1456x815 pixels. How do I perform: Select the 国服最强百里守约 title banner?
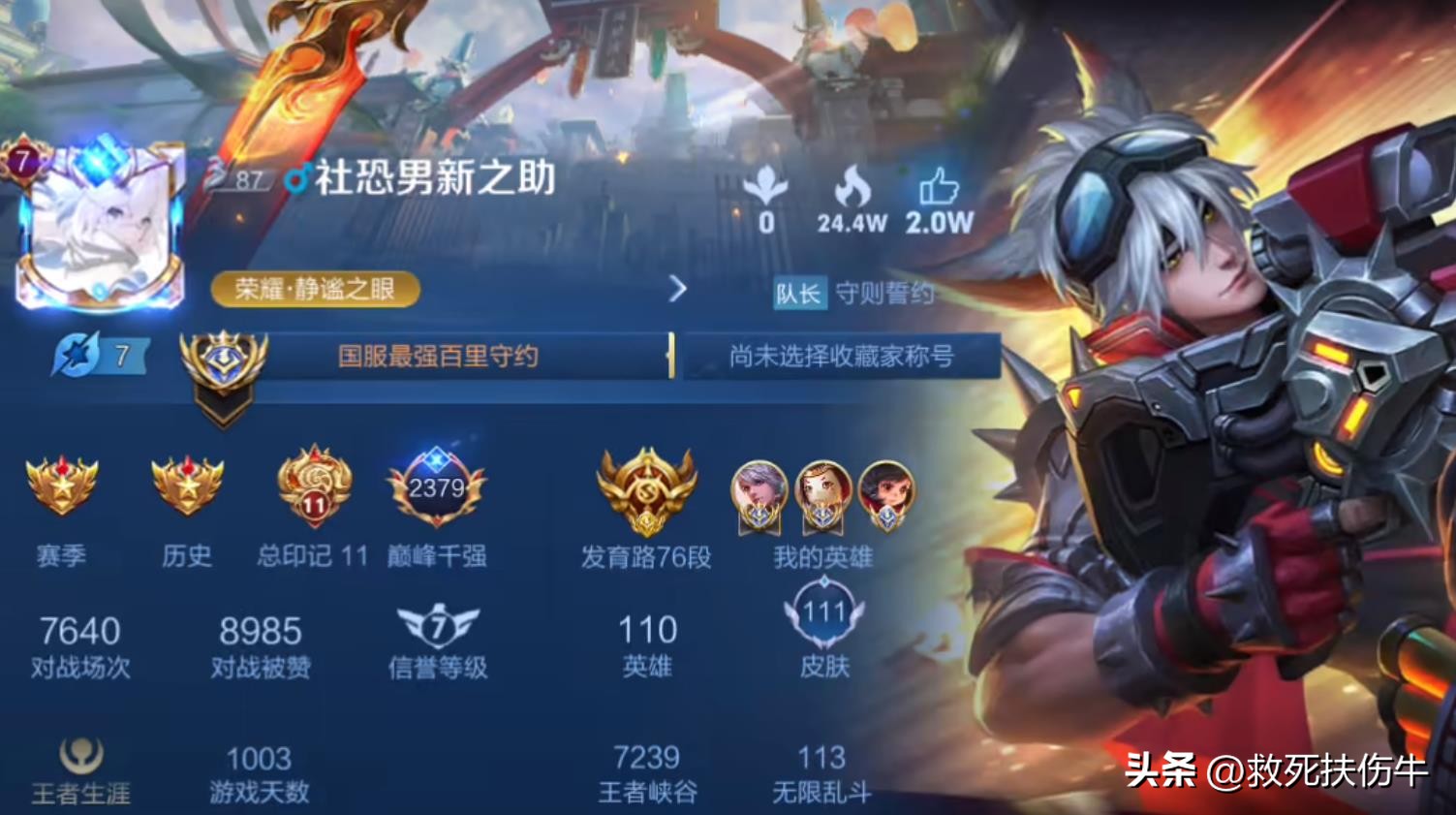point(436,356)
